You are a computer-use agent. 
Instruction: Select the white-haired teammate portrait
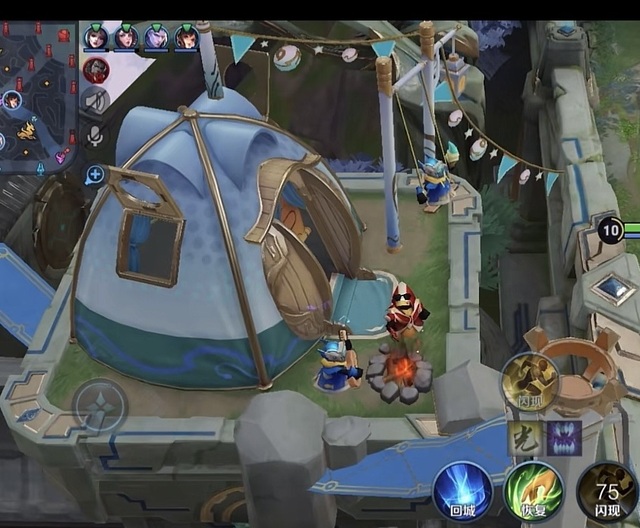(x=156, y=37)
